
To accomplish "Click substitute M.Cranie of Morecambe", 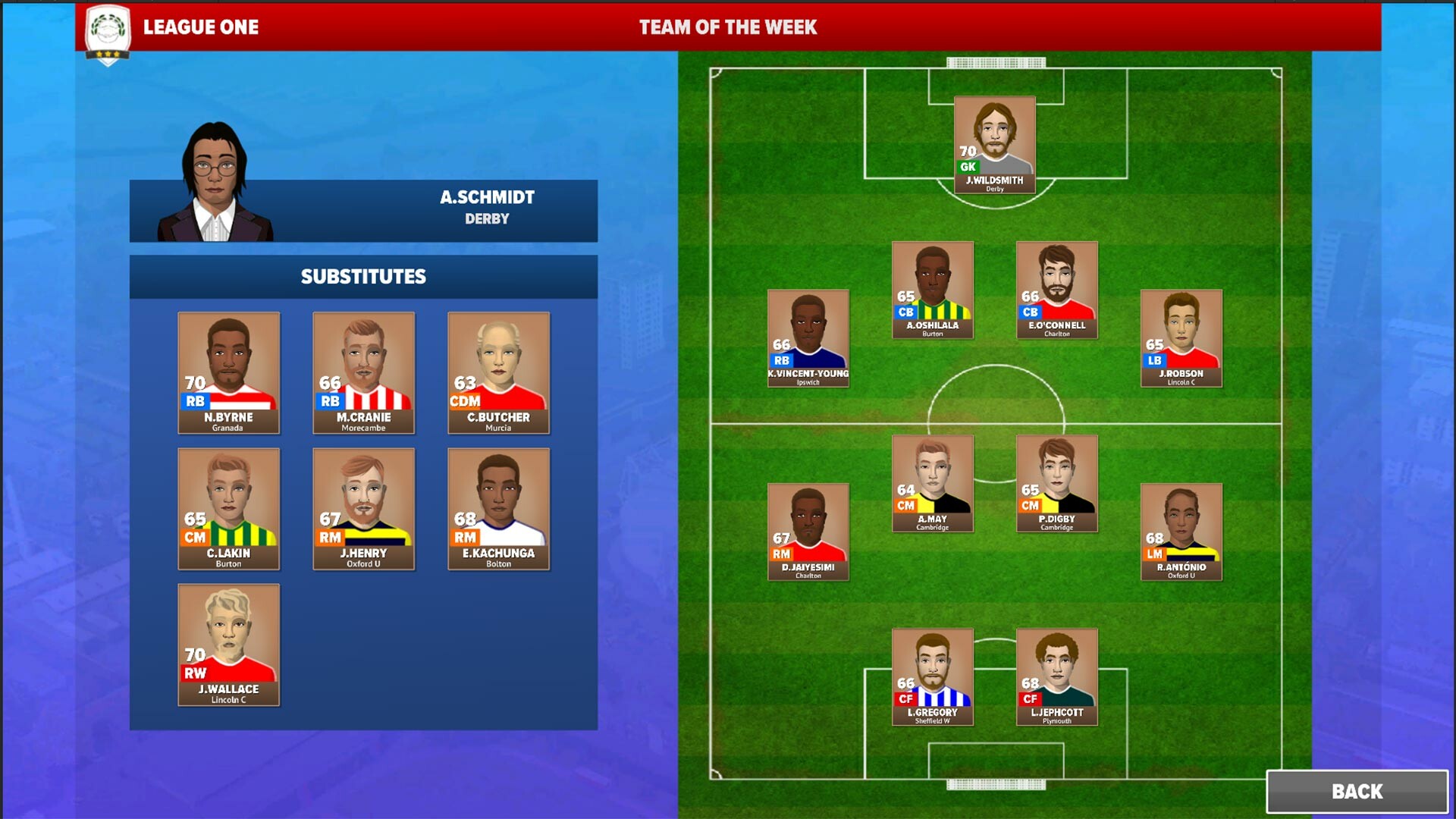I will [362, 373].
